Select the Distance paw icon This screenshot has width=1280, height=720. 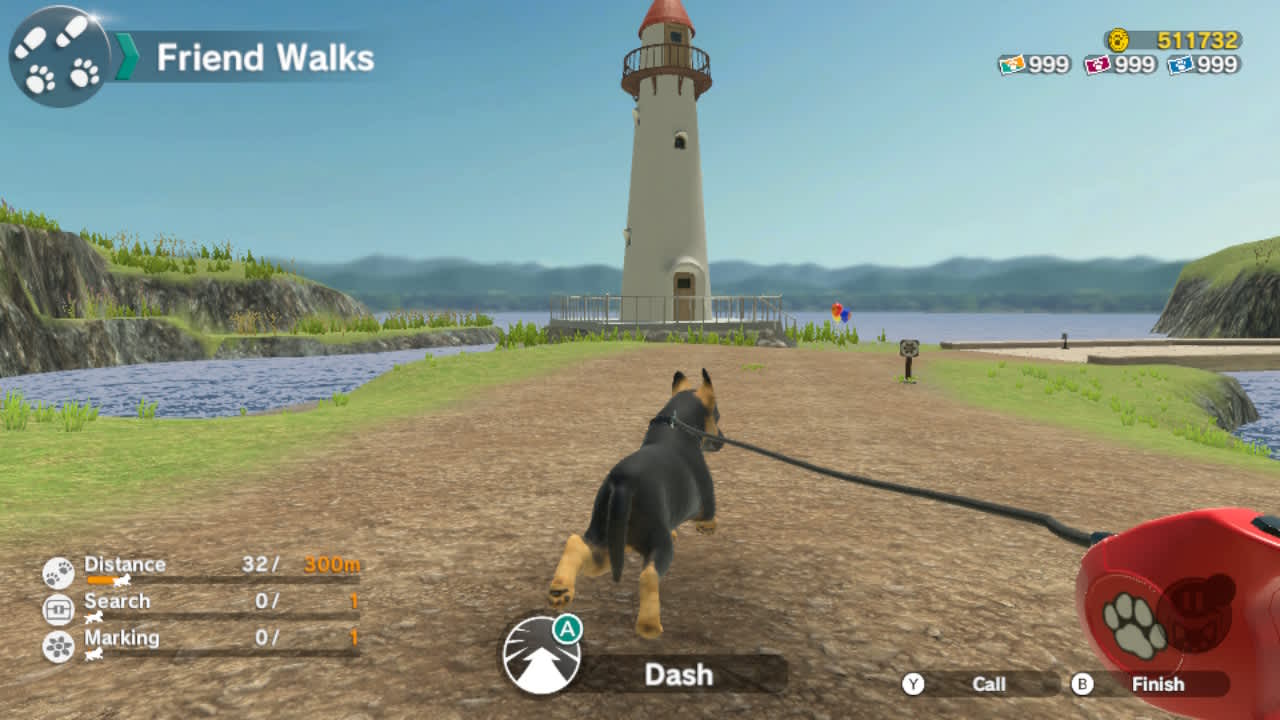58,572
